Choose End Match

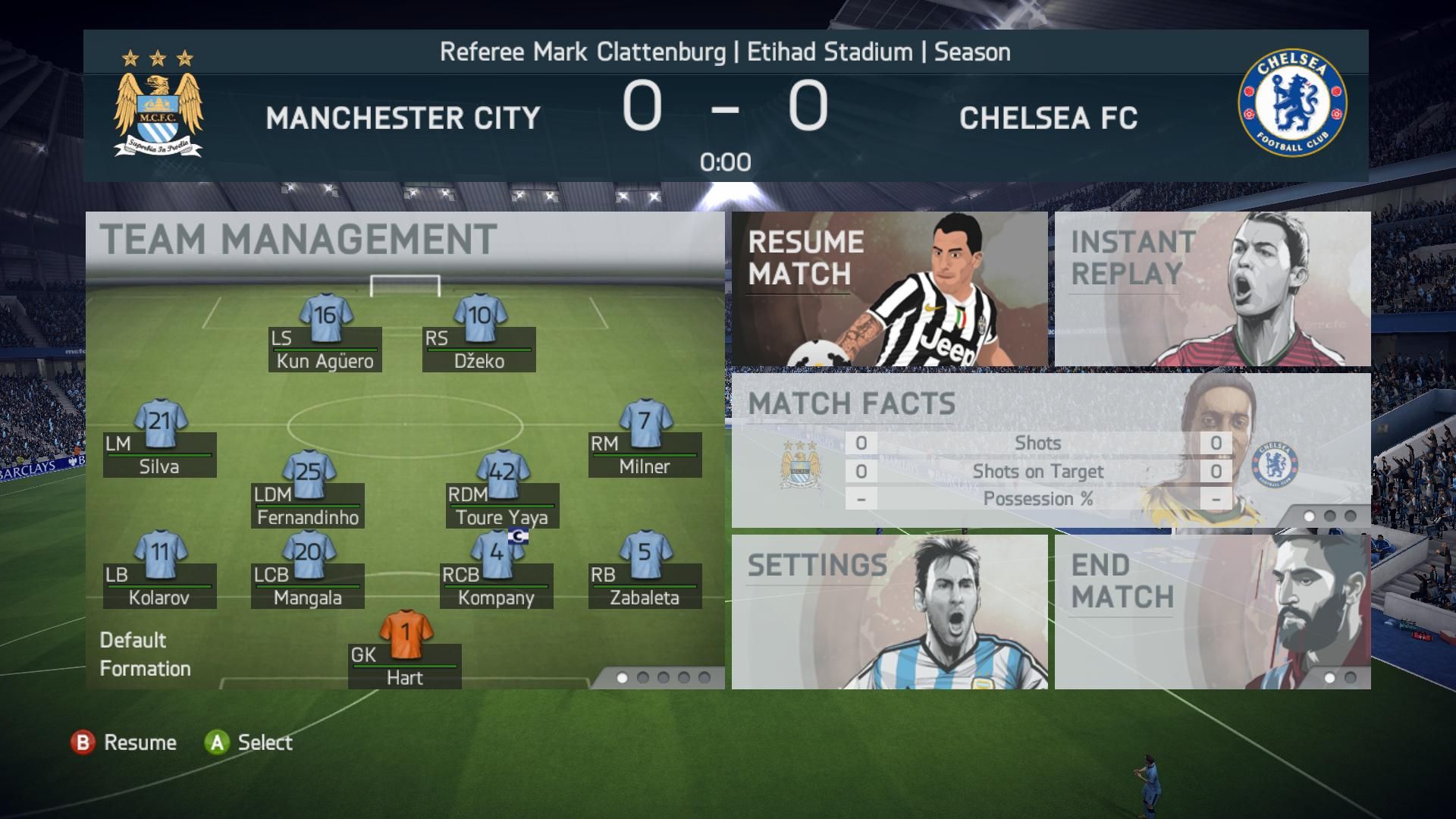(x=1212, y=611)
